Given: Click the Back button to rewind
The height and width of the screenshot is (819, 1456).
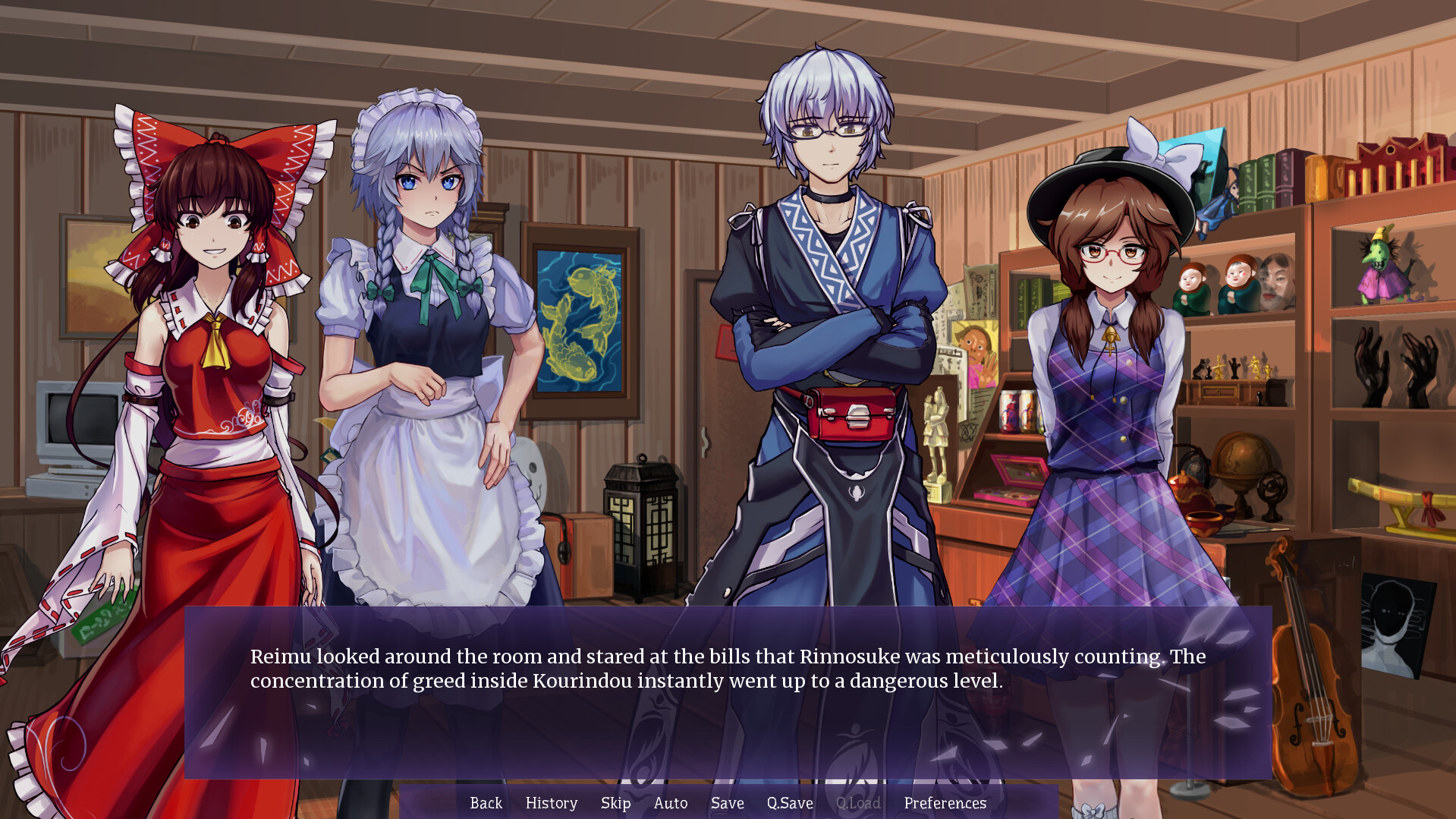Looking at the screenshot, I should pyautogui.click(x=486, y=803).
